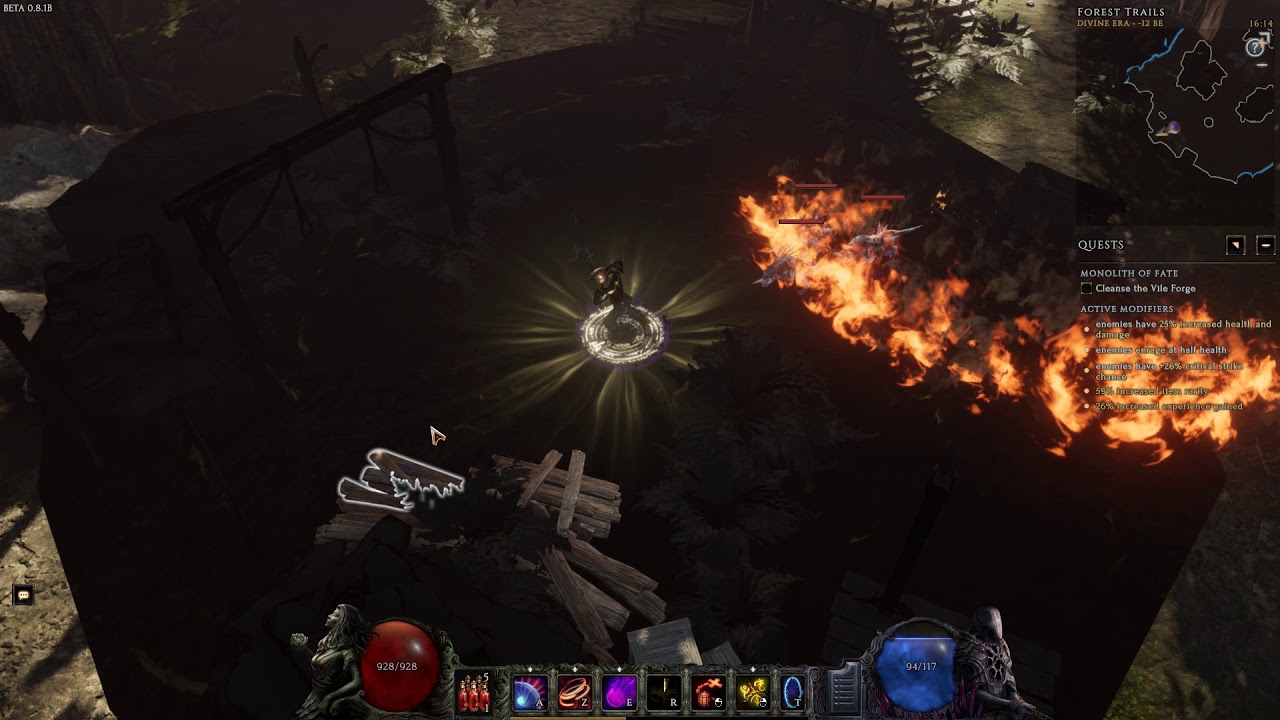
Task: Open the menu panel beside the skill bar
Action: pos(844,690)
